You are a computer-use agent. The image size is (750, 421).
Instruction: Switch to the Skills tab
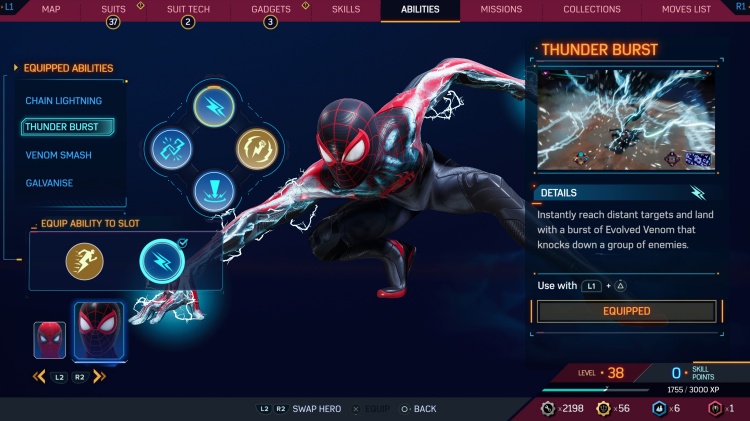point(344,10)
